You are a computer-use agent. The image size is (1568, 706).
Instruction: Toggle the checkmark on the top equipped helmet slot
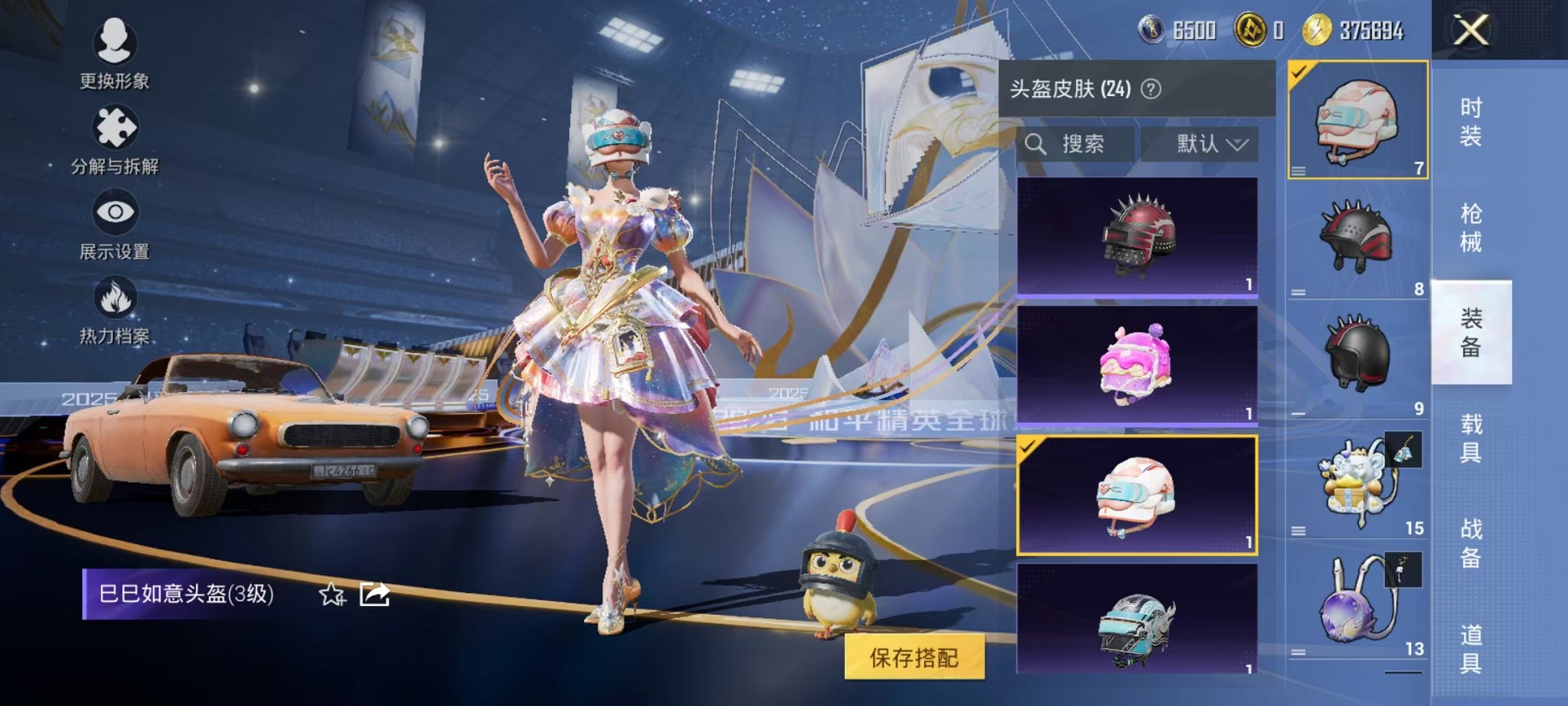point(1297,73)
